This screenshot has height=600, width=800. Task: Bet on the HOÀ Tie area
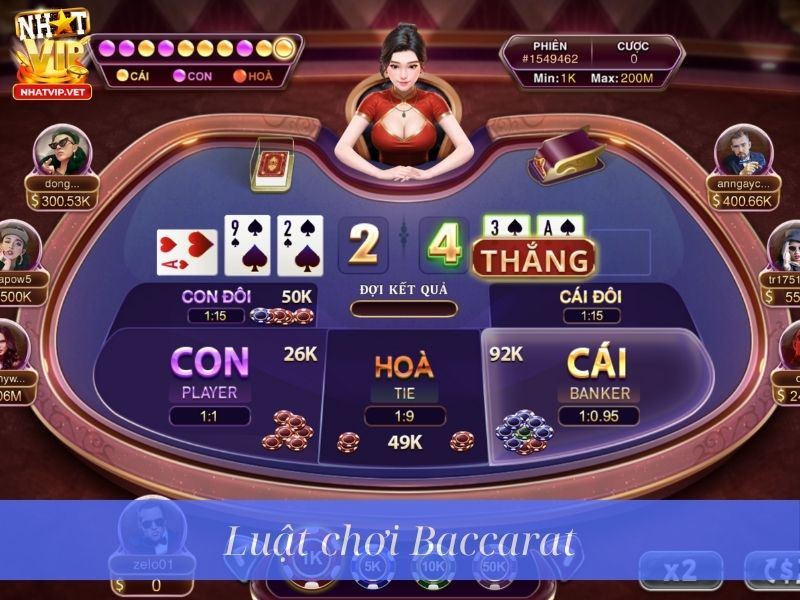404,380
